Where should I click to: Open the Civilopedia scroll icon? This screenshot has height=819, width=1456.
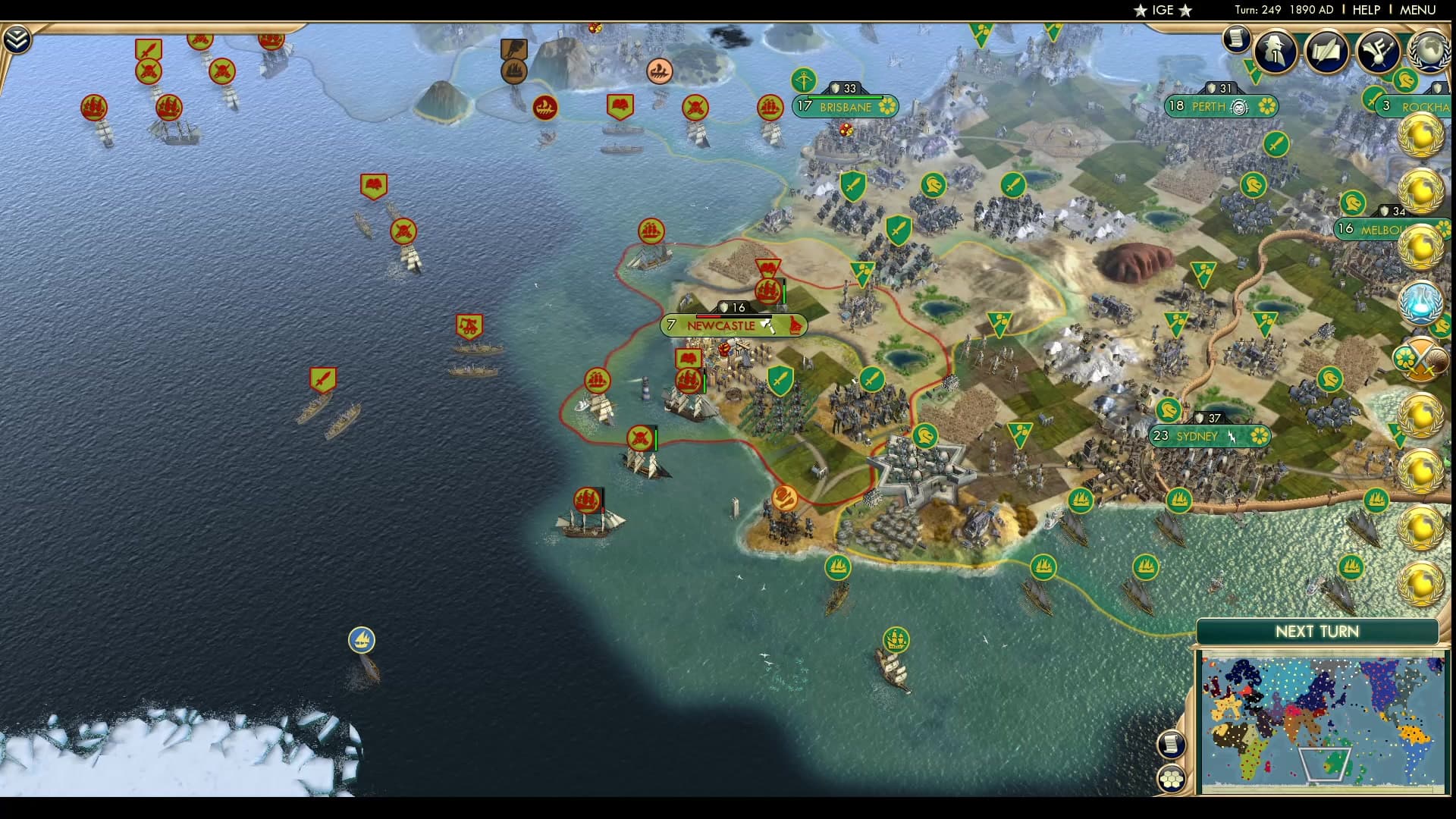[1236, 42]
